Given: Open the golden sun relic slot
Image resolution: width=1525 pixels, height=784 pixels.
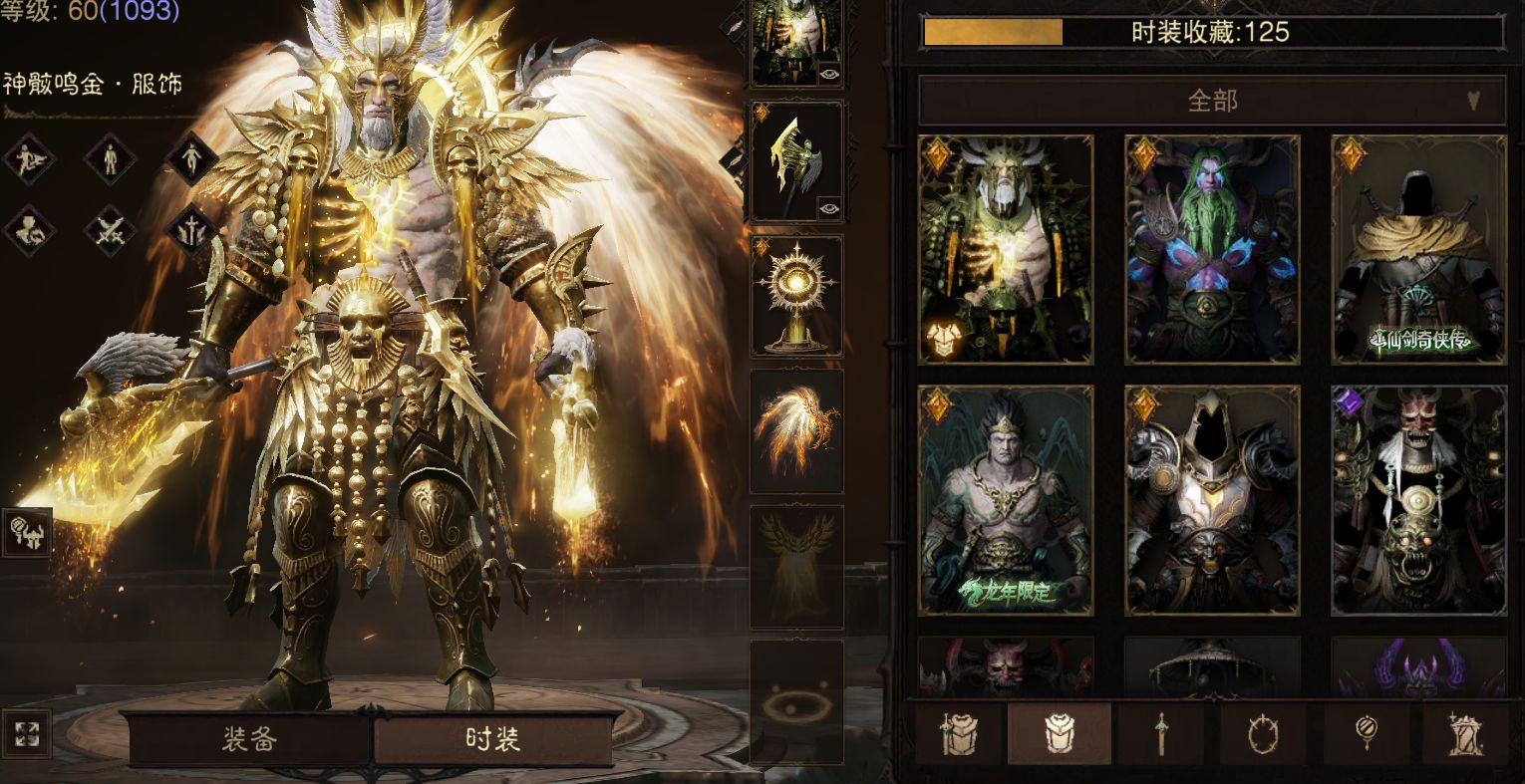Looking at the screenshot, I should [796, 296].
